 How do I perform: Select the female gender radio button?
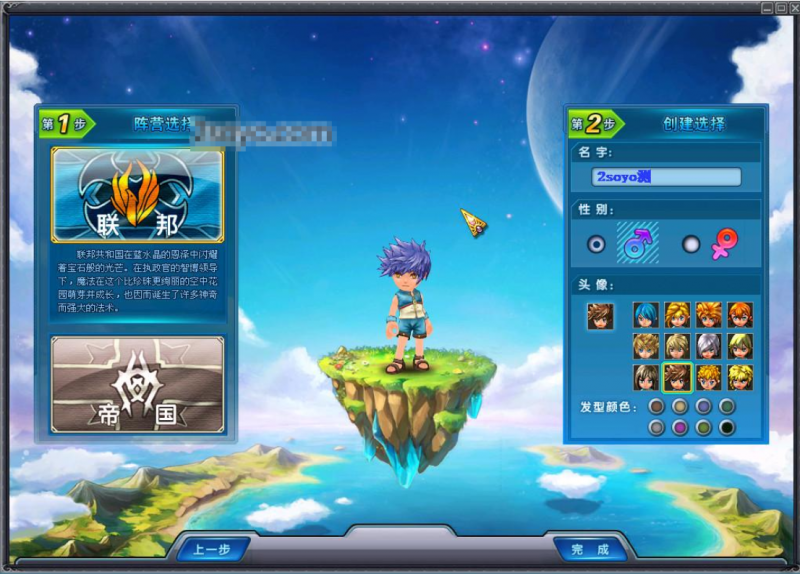(690, 244)
